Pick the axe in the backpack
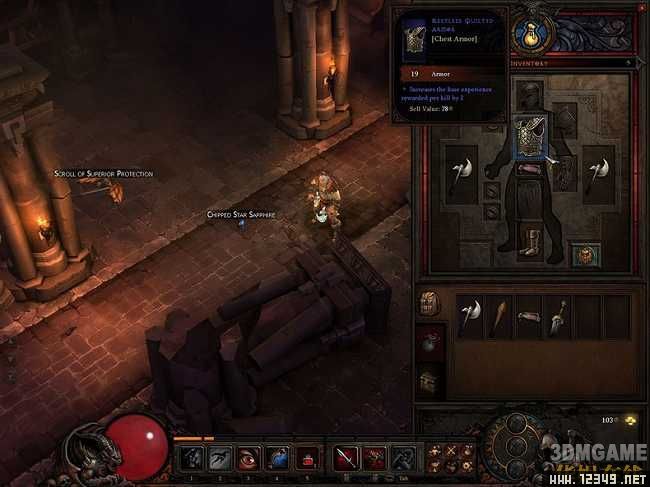The height and width of the screenshot is (487, 650). coord(470,316)
